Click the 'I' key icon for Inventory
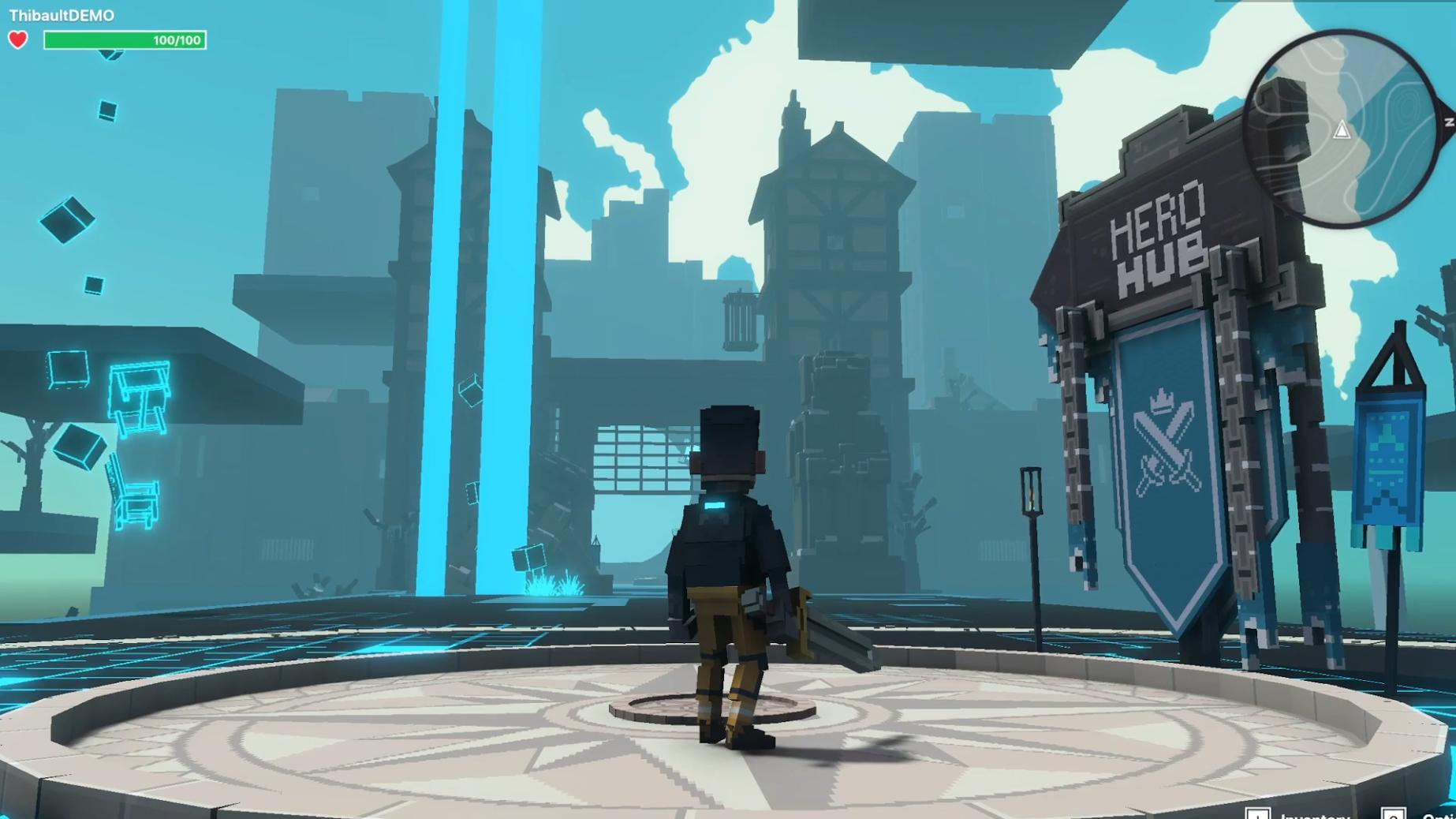Viewport: 1456px width, 819px height. click(1258, 813)
